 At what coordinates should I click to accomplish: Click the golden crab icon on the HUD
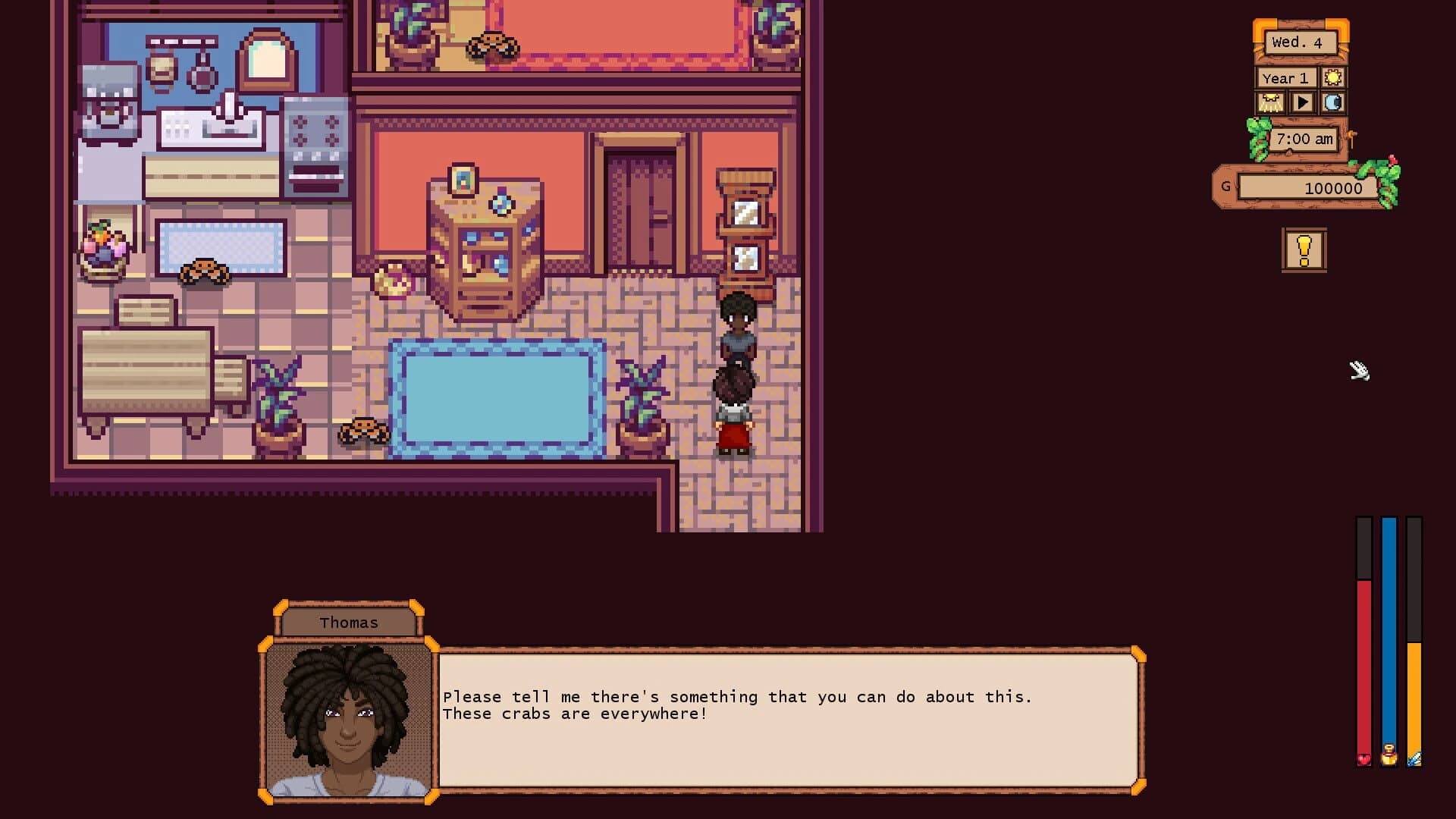coord(1272,103)
